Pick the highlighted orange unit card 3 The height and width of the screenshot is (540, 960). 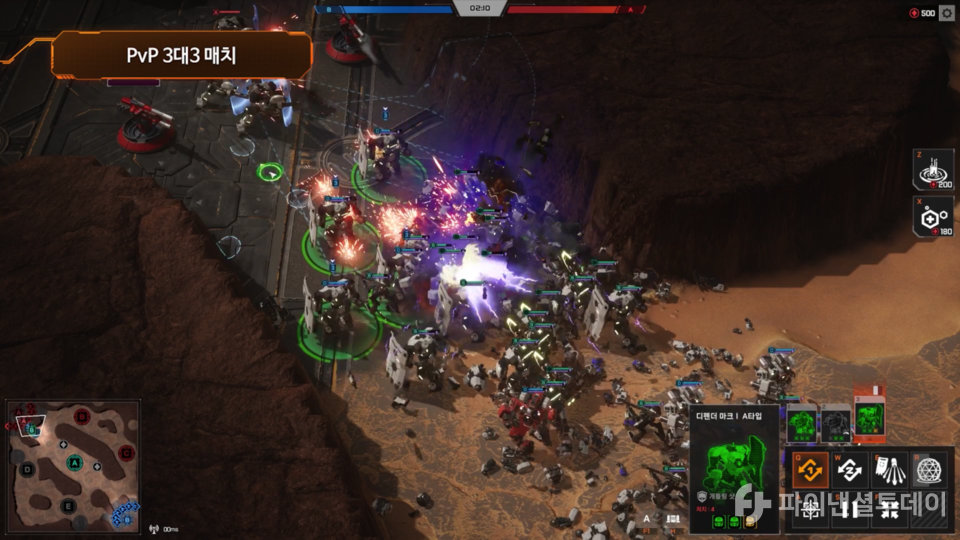[x=869, y=419]
